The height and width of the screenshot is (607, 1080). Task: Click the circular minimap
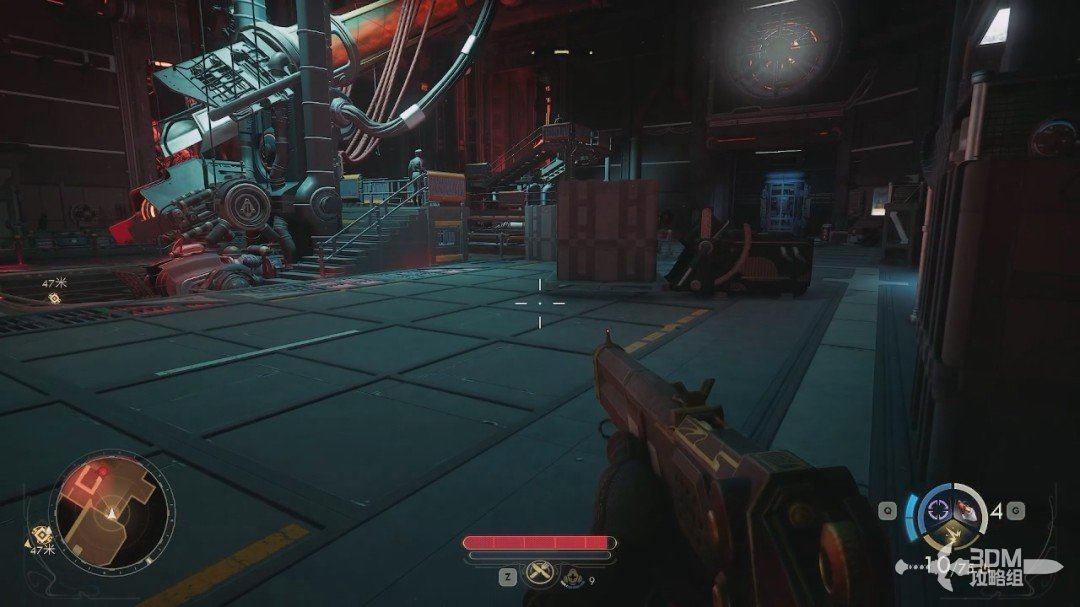111,514
